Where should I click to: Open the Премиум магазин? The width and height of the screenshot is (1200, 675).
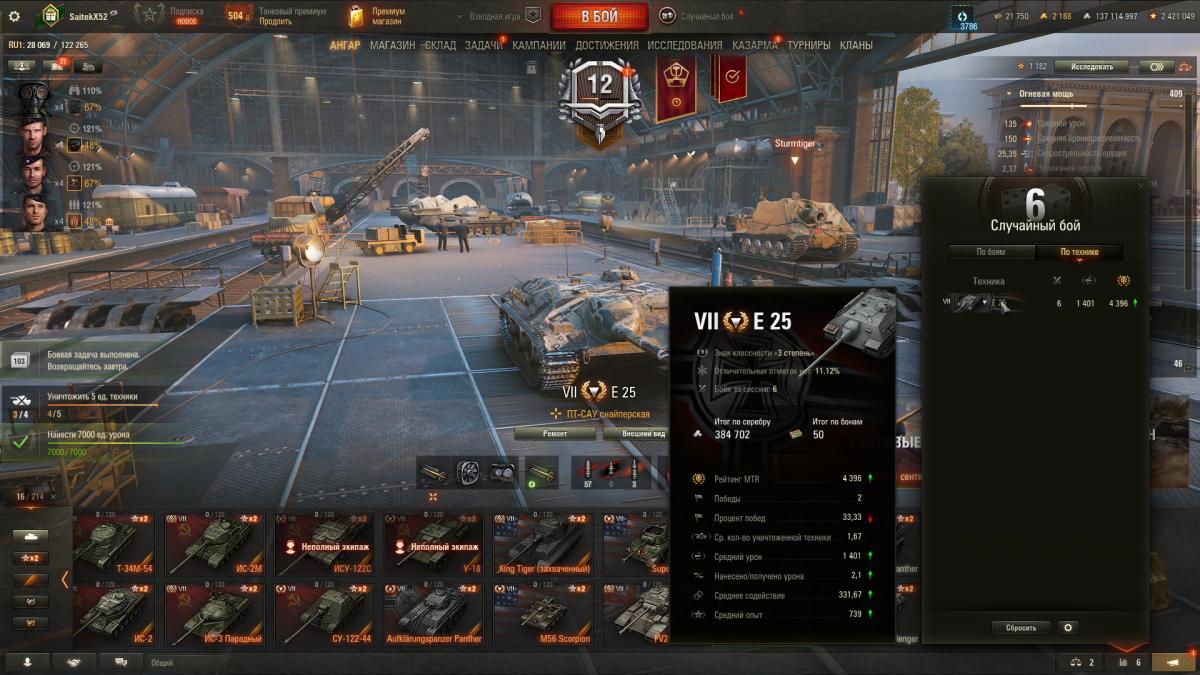(x=376, y=16)
